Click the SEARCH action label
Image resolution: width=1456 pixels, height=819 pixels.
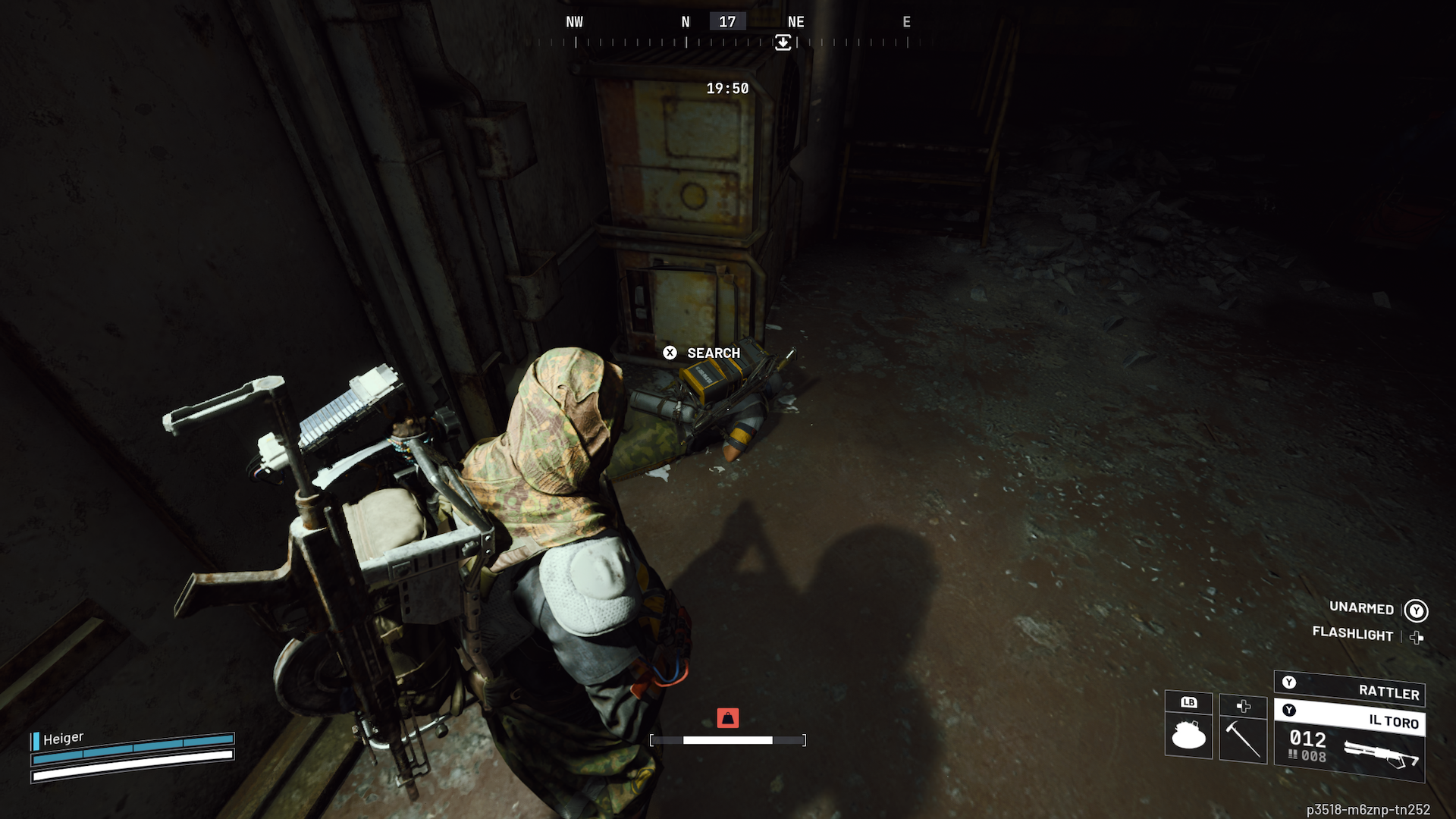tap(713, 353)
